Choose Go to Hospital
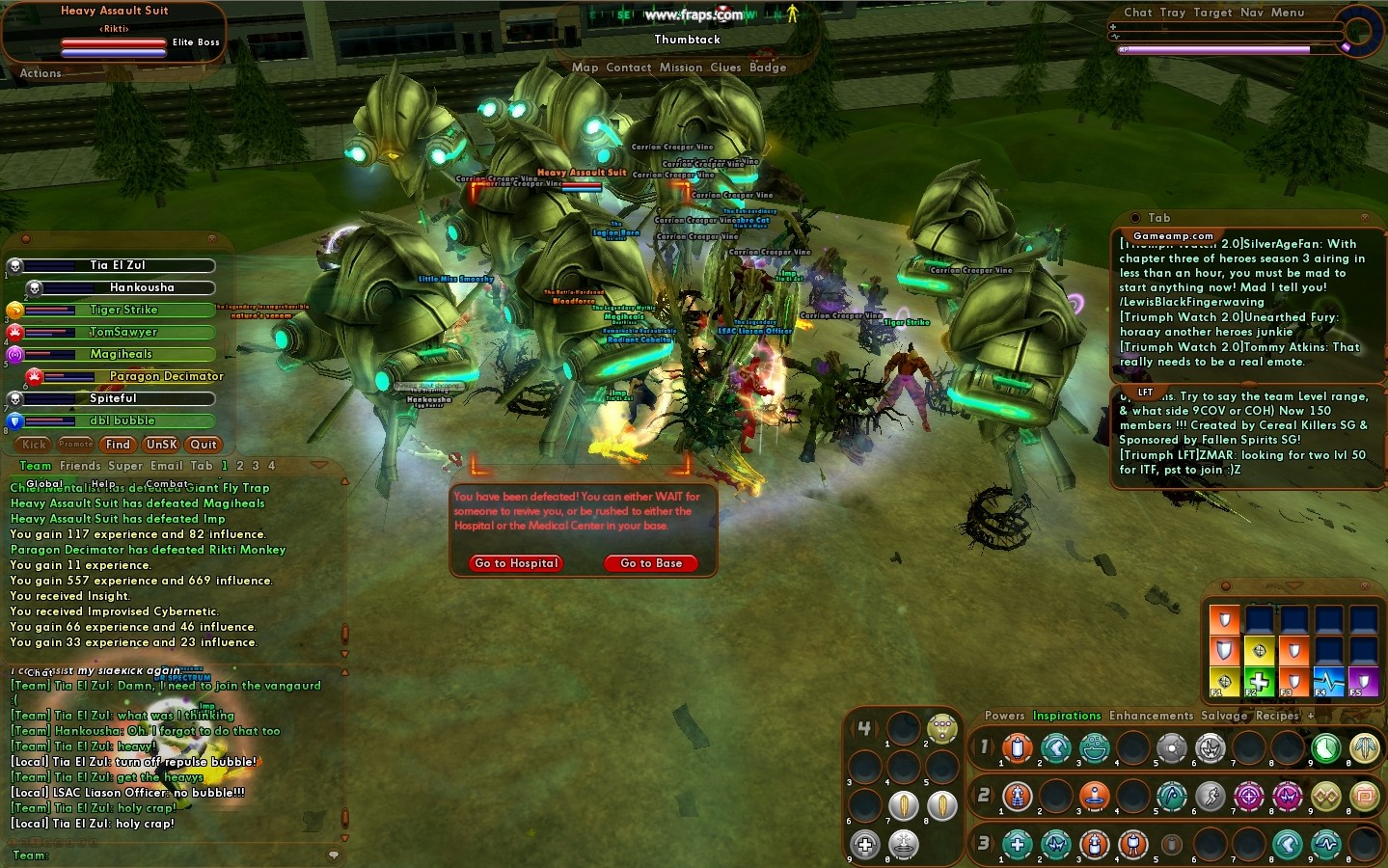1388x868 pixels. [x=516, y=563]
